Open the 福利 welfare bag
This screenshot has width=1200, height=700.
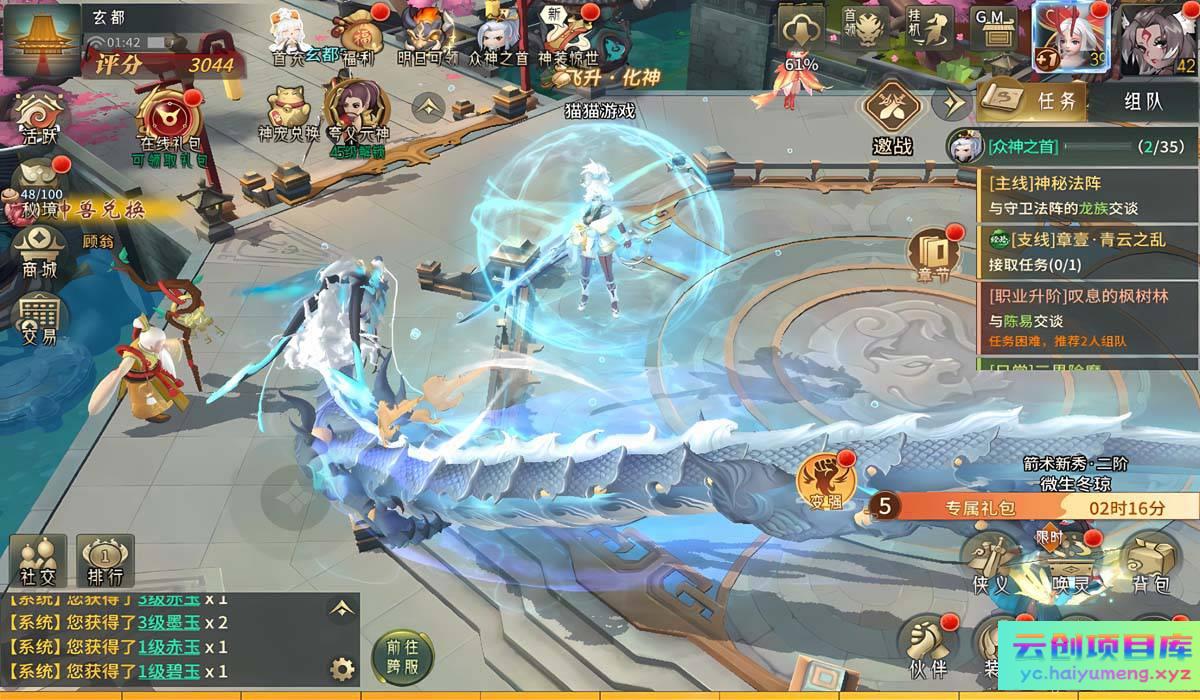coord(357,35)
